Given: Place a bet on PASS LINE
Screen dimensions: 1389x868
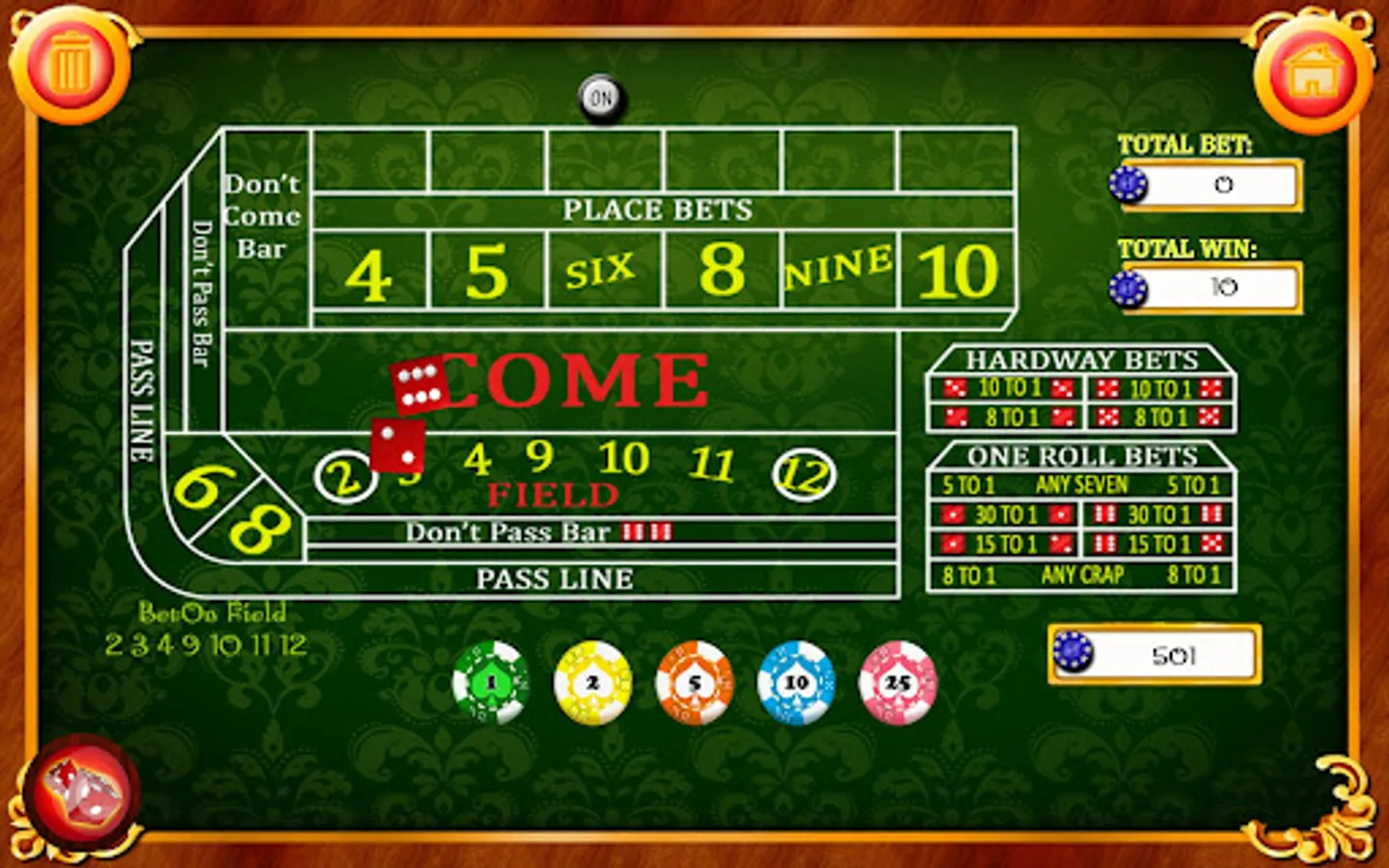Looking at the screenshot, I should [555, 579].
